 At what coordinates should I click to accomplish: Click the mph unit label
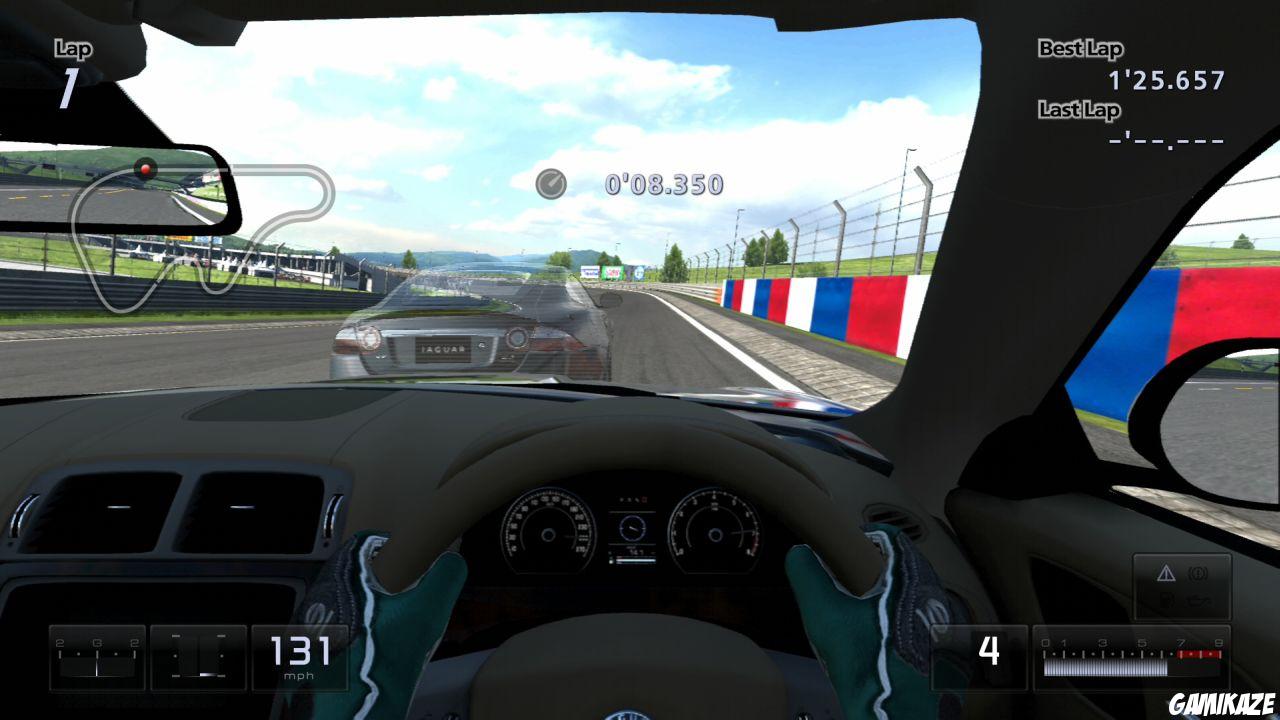pos(298,676)
